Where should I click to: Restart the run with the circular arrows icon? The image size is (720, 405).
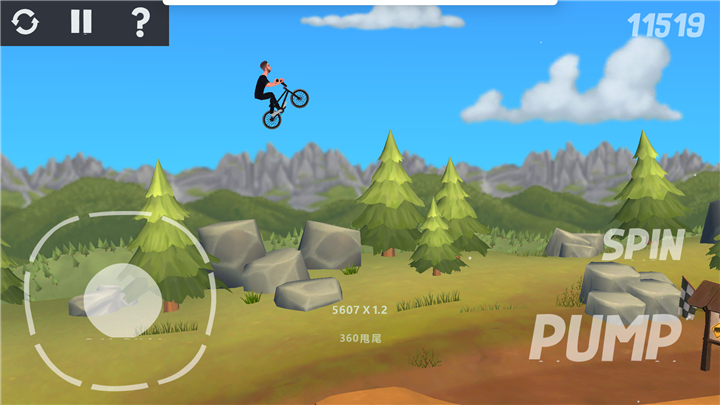pyautogui.click(x=25, y=22)
